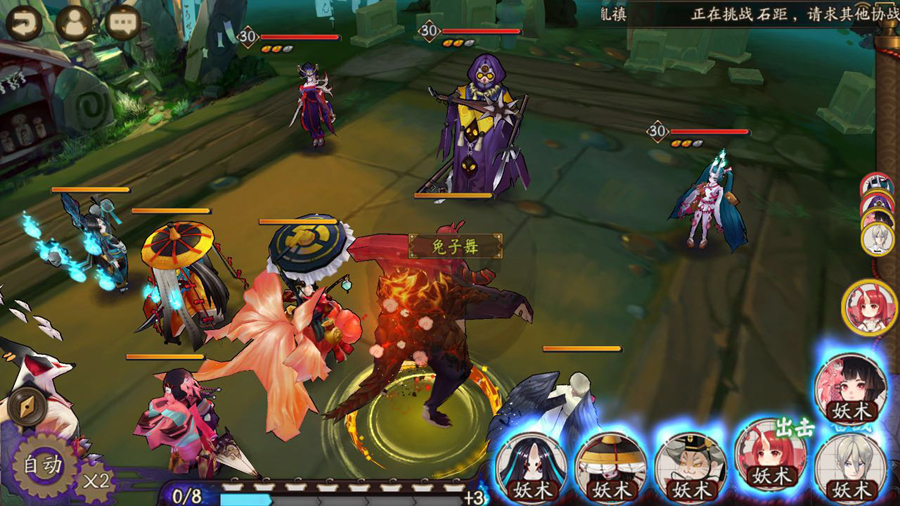Open the chat speech bubble

123,23
